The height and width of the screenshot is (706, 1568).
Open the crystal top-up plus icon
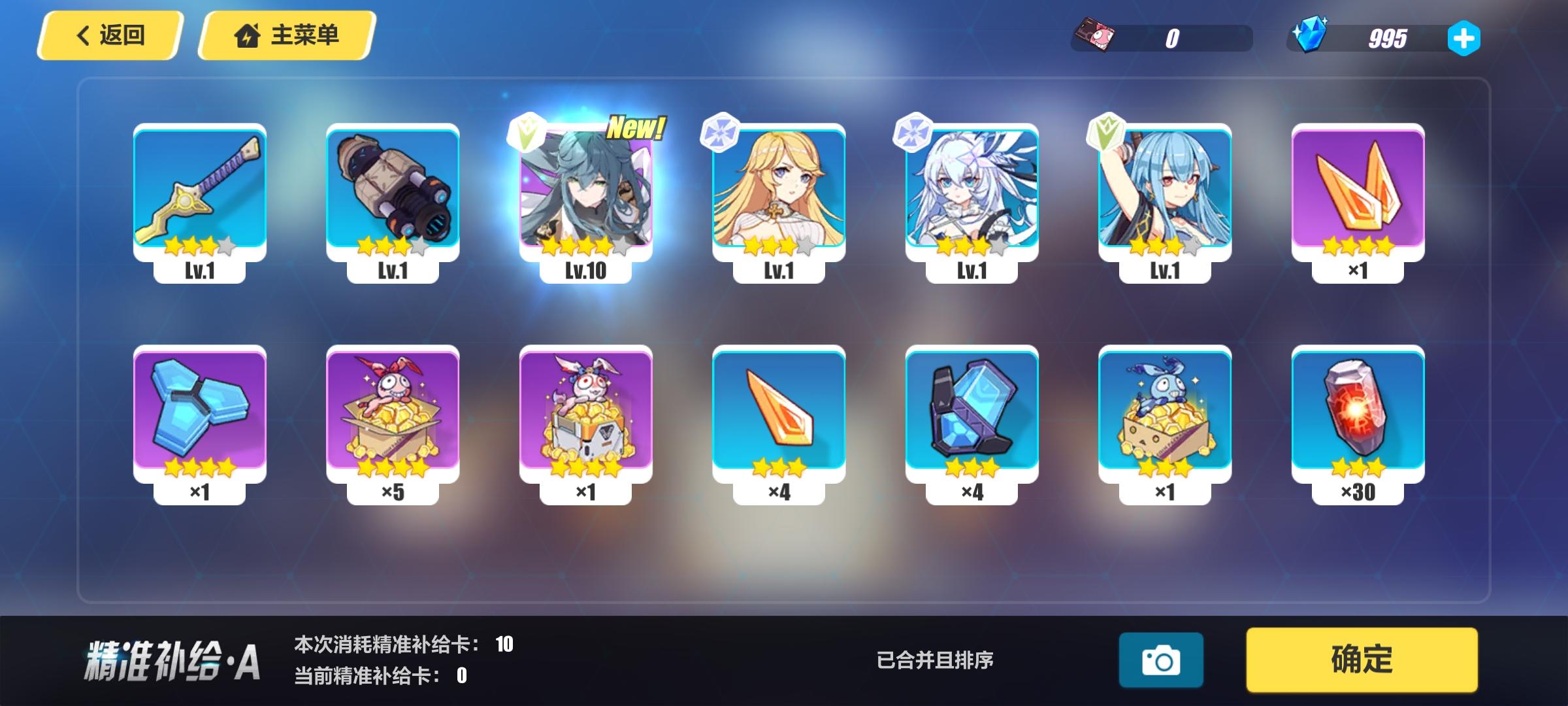[1463, 39]
